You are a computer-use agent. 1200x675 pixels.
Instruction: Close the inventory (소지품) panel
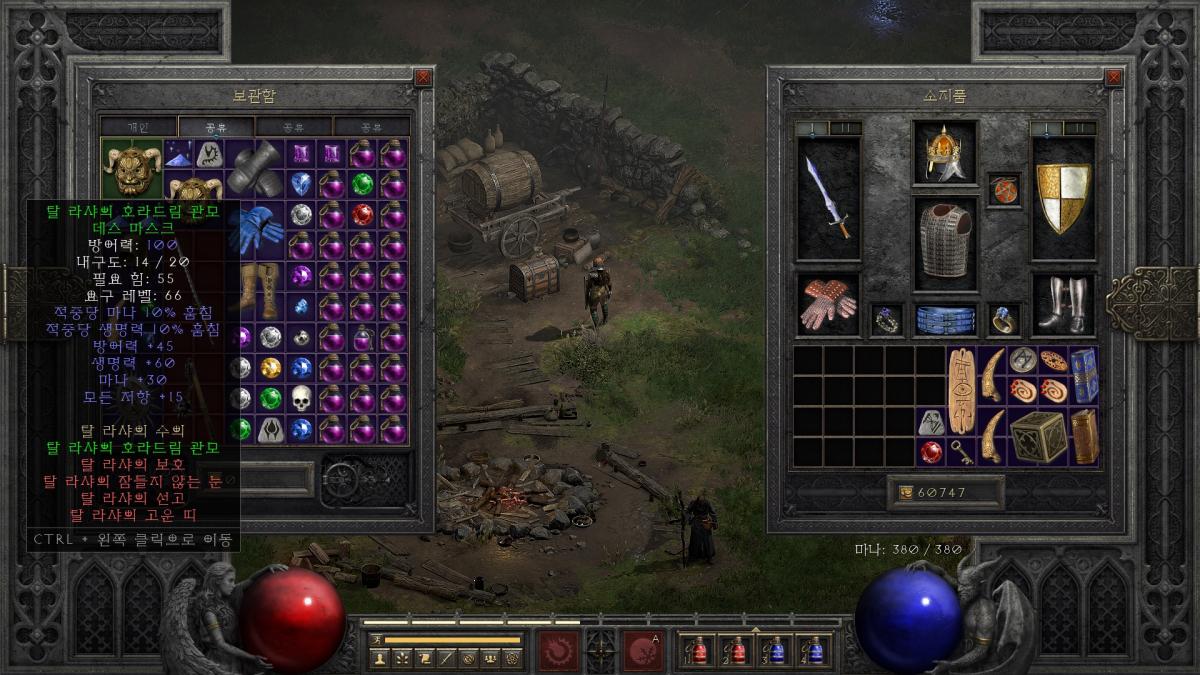coord(1113,77)
